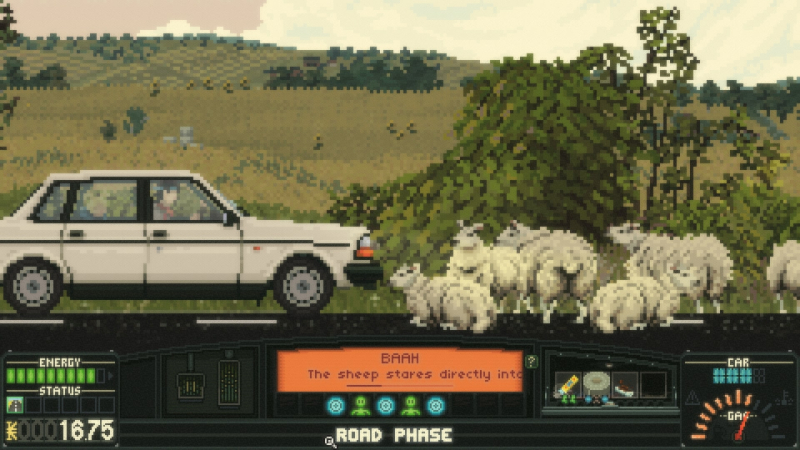Select the candy bar inventory slot
Image resolution: width=800 pixels, height=450 pixels.
(566, 384)
